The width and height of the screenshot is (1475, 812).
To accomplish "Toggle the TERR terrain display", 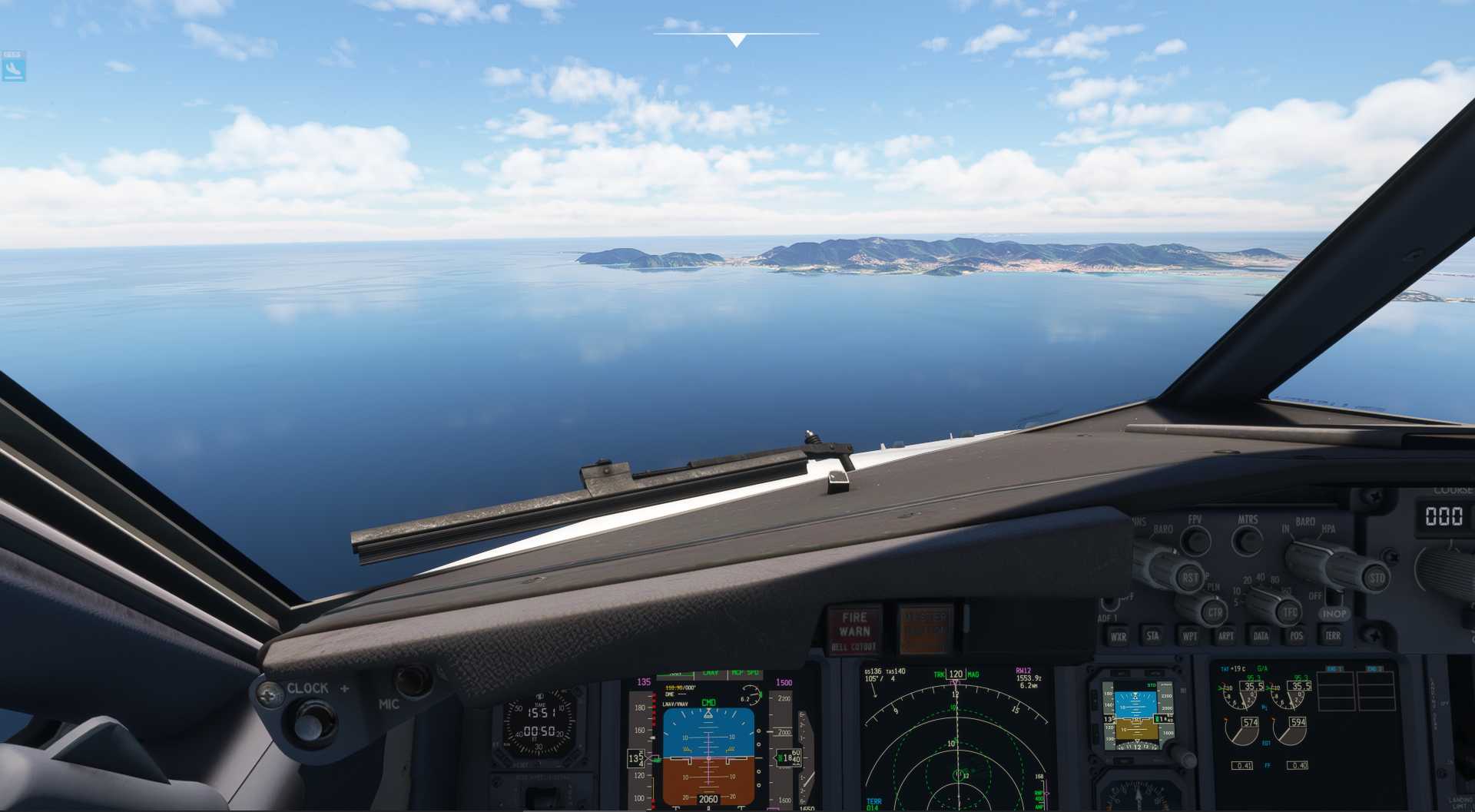I will pyautogui.click(x=1333, y=636).
